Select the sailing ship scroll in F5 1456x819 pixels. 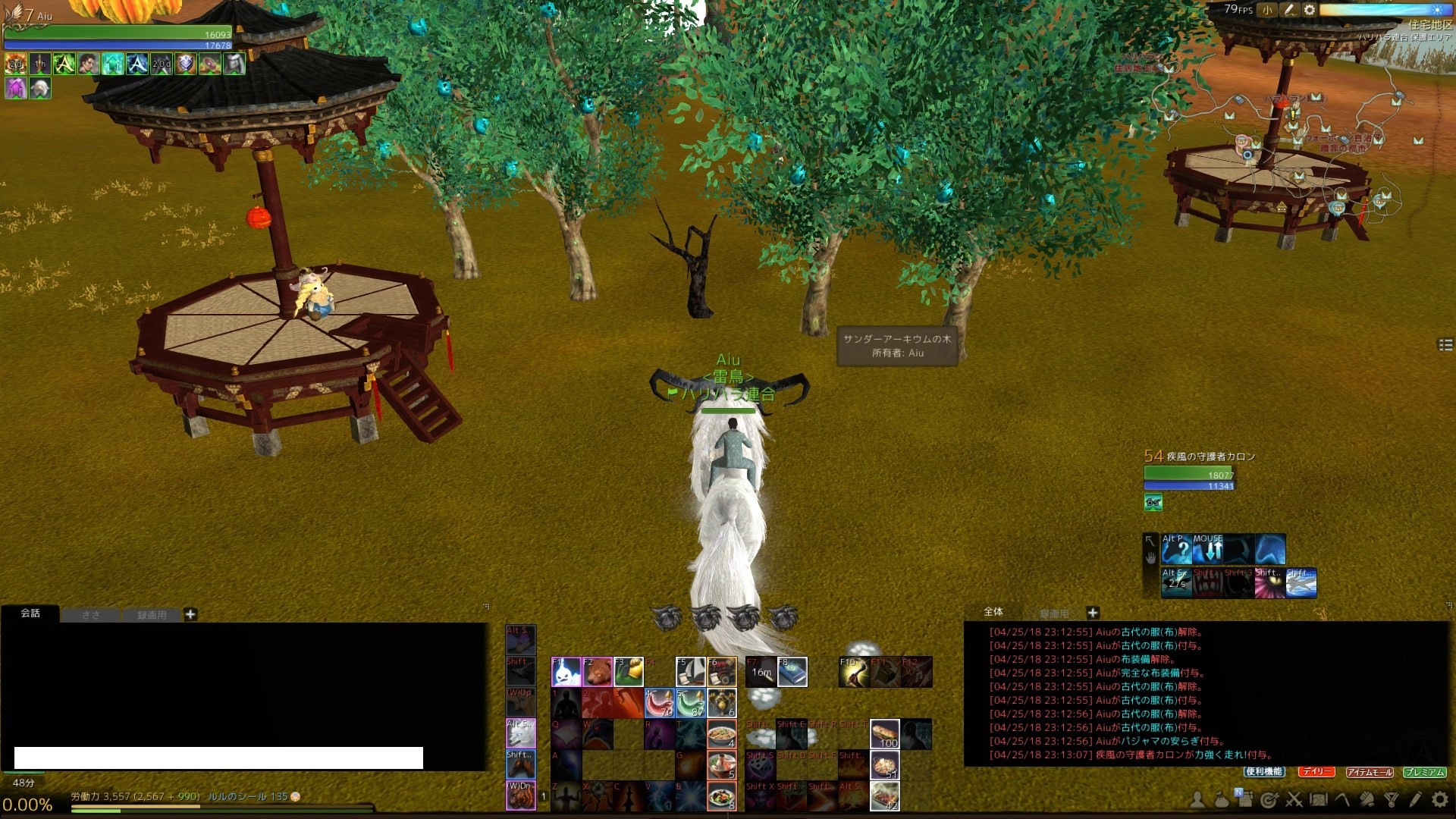(690, 672)
